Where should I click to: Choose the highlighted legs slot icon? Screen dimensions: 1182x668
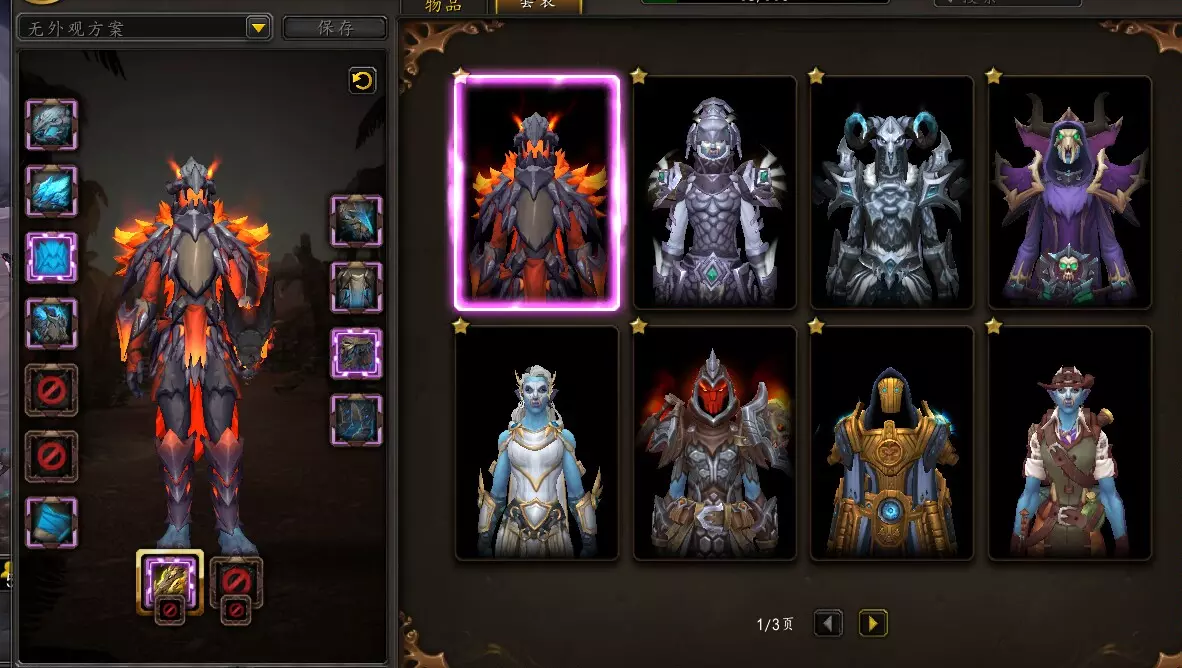356,353
